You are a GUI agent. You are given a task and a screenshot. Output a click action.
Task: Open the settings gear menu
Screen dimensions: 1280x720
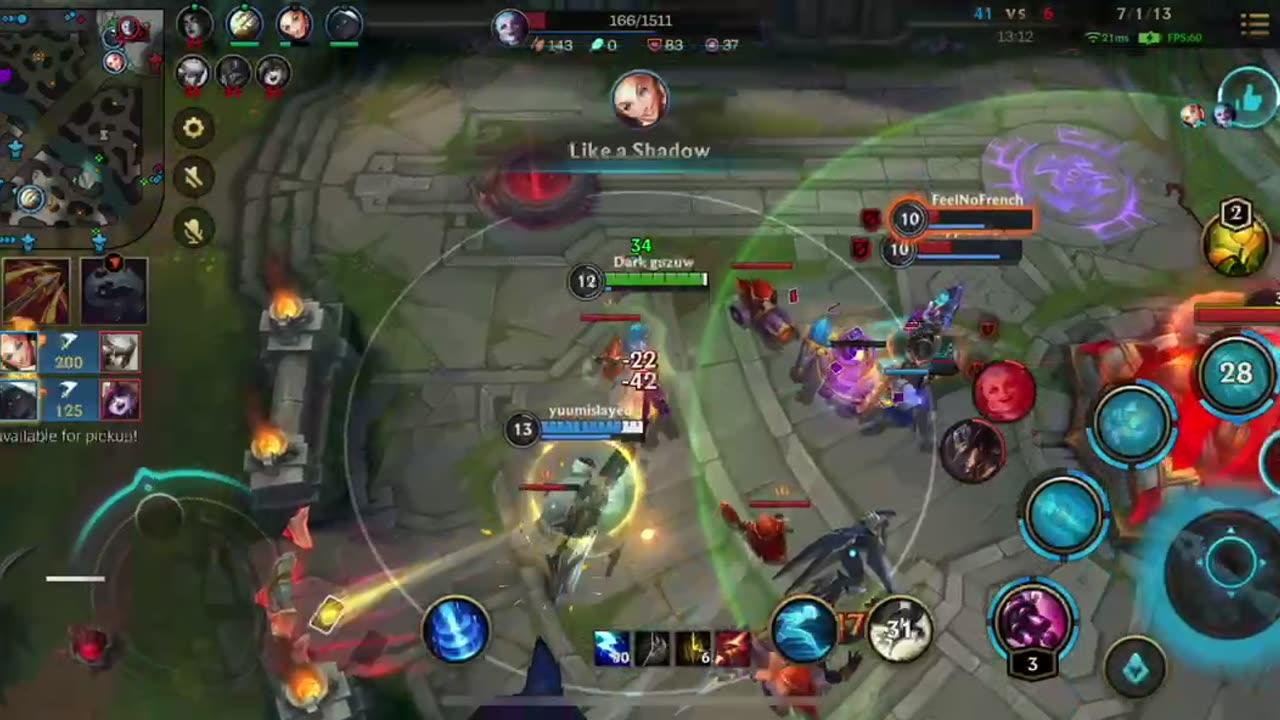194,128
